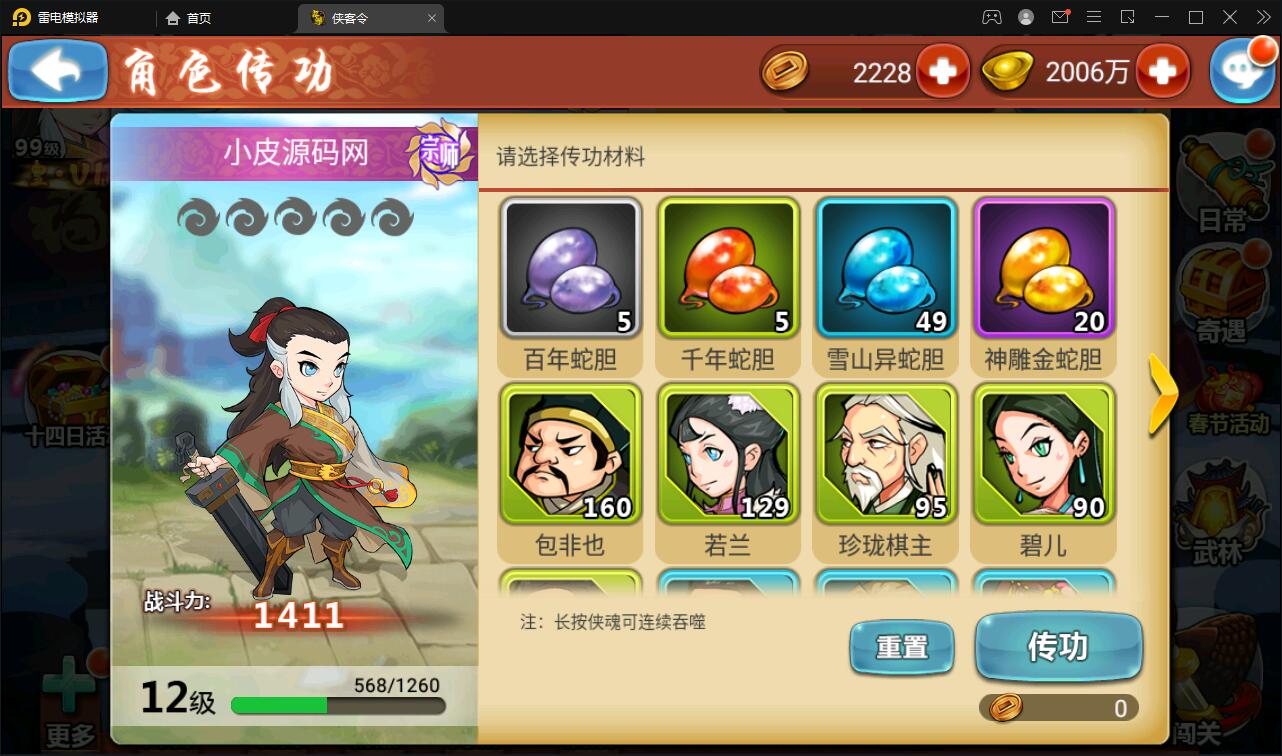Select 百年蛇胆 as transfer material

570,268
